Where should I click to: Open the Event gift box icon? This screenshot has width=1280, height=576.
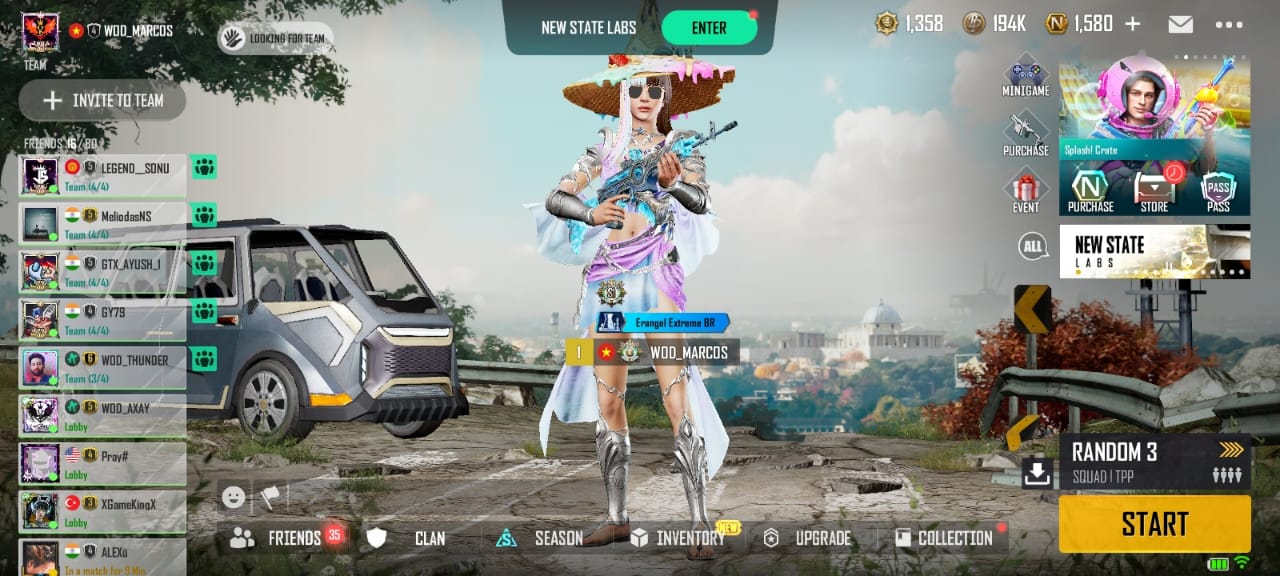(1026, 190)
